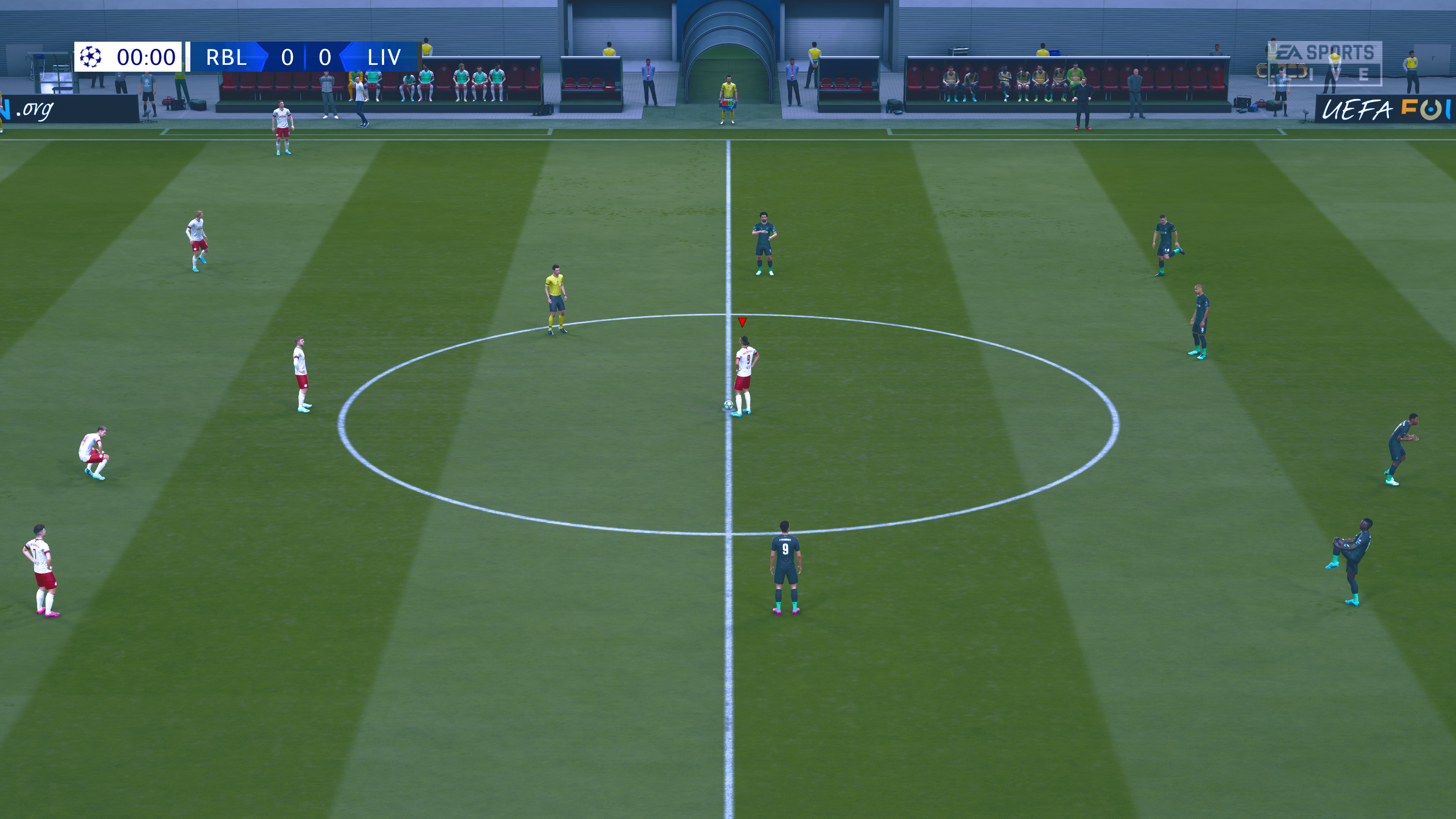Click the red player indicator arrow
Screen dimensions: 1456x819
742,323
